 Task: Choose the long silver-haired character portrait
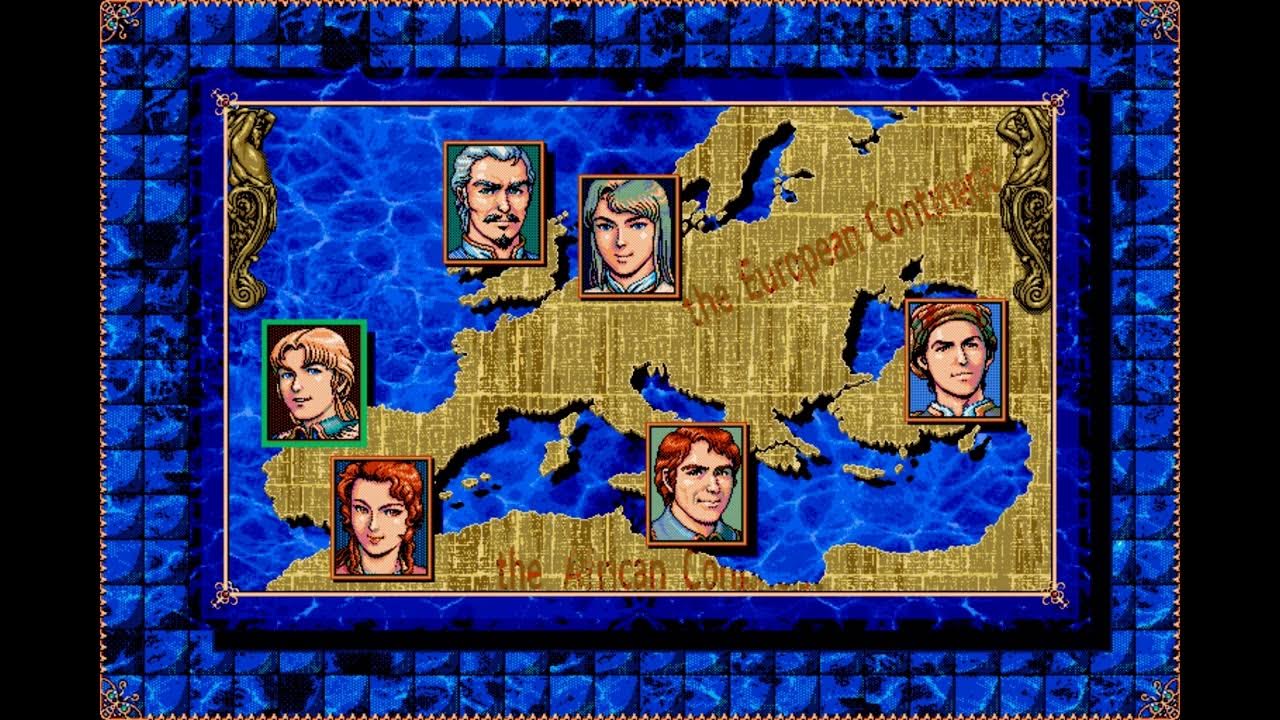pyautogui.click(x=629, y=237)
